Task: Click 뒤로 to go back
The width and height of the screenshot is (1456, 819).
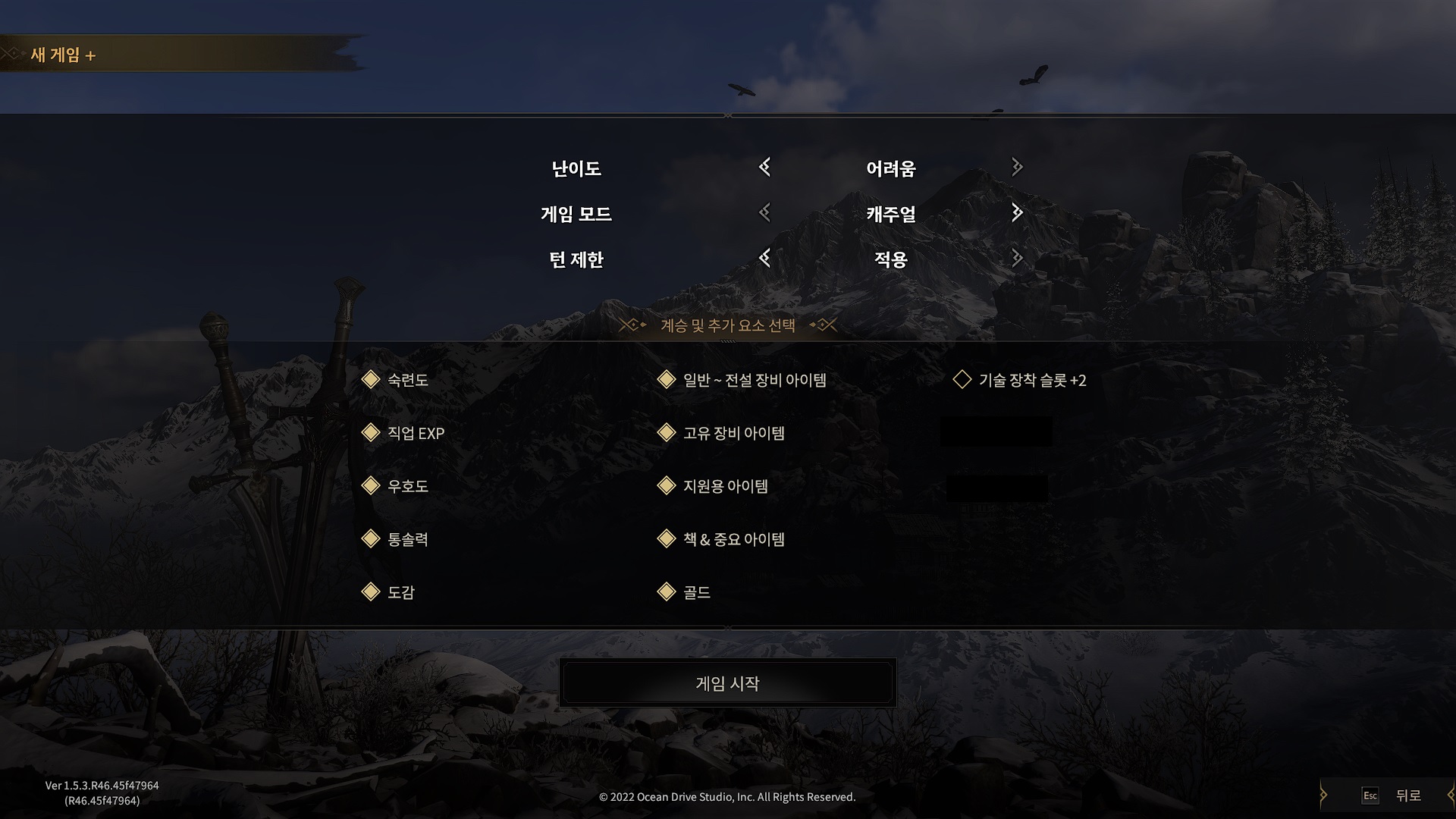Action: coord(1408,795)
